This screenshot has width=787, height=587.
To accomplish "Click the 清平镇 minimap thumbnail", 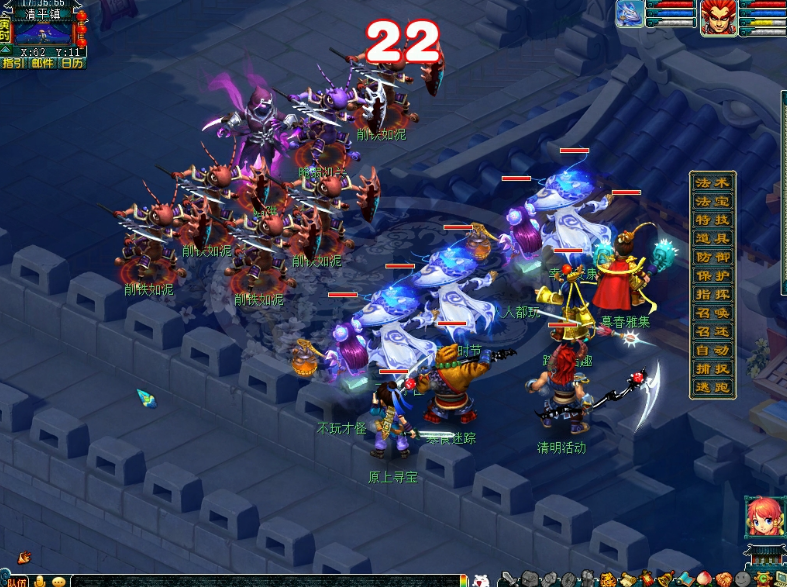I will pyautogui.click(x=42, y=32).
